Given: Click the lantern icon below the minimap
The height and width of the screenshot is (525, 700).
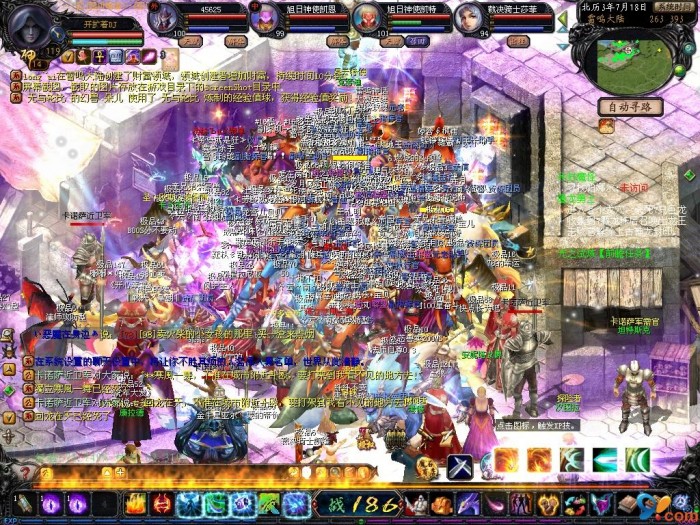Looking at the screenshot, I should pos(606,127).
